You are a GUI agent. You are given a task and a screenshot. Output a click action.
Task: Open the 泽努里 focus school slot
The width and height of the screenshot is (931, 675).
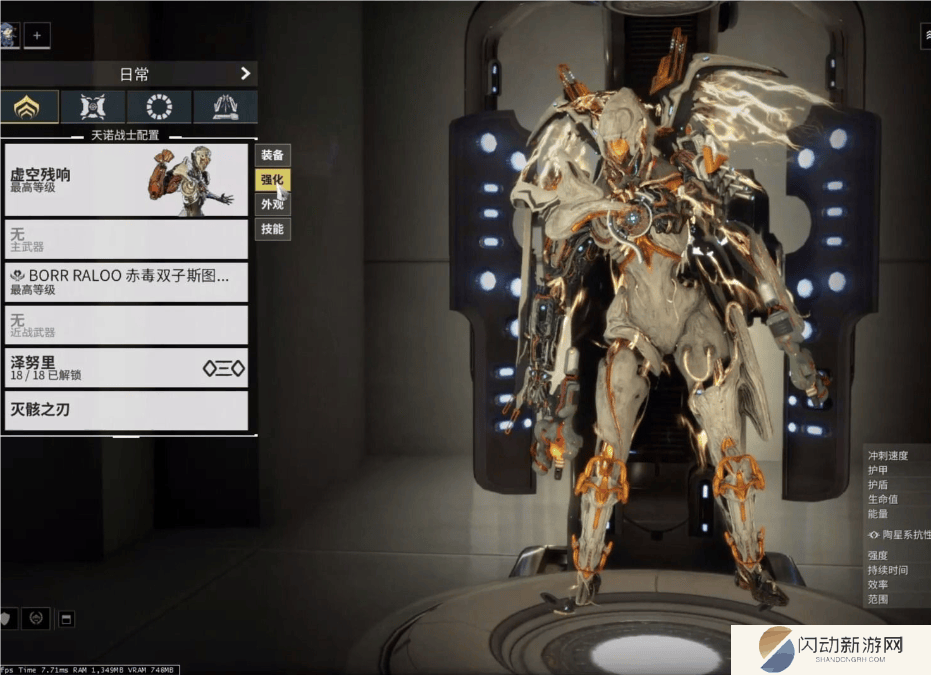point(126,368)
